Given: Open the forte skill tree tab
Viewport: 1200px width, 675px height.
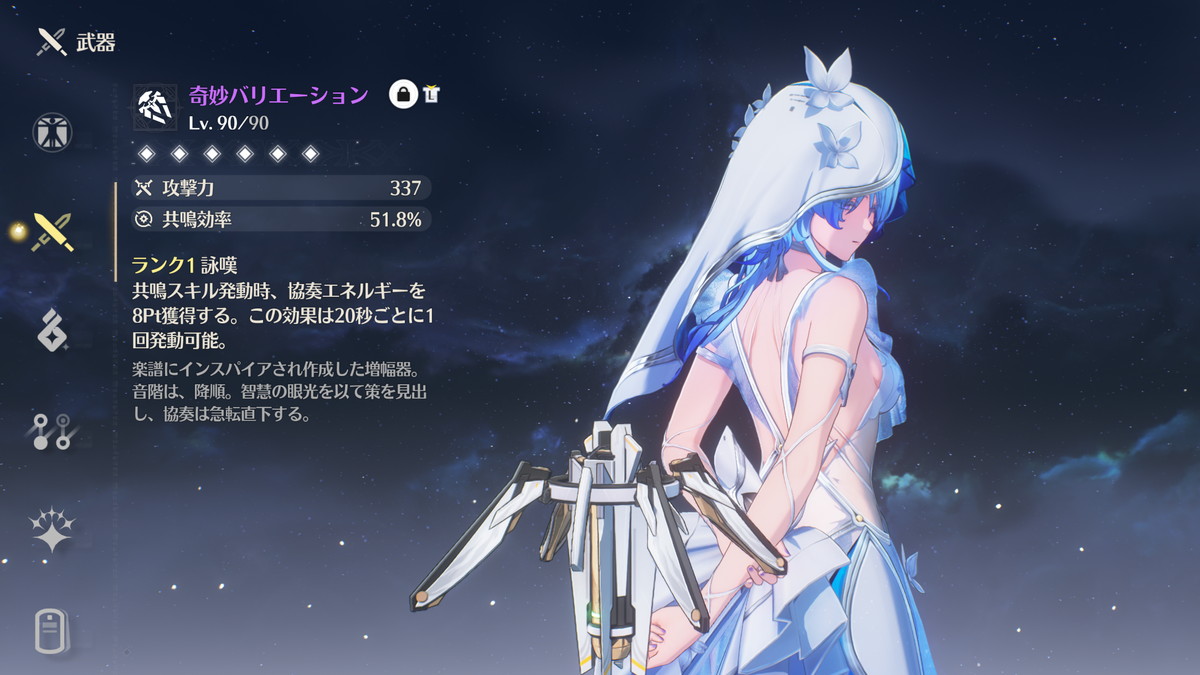Looking at the screenshot, I should pyautogui.click(x=52, y=430).
